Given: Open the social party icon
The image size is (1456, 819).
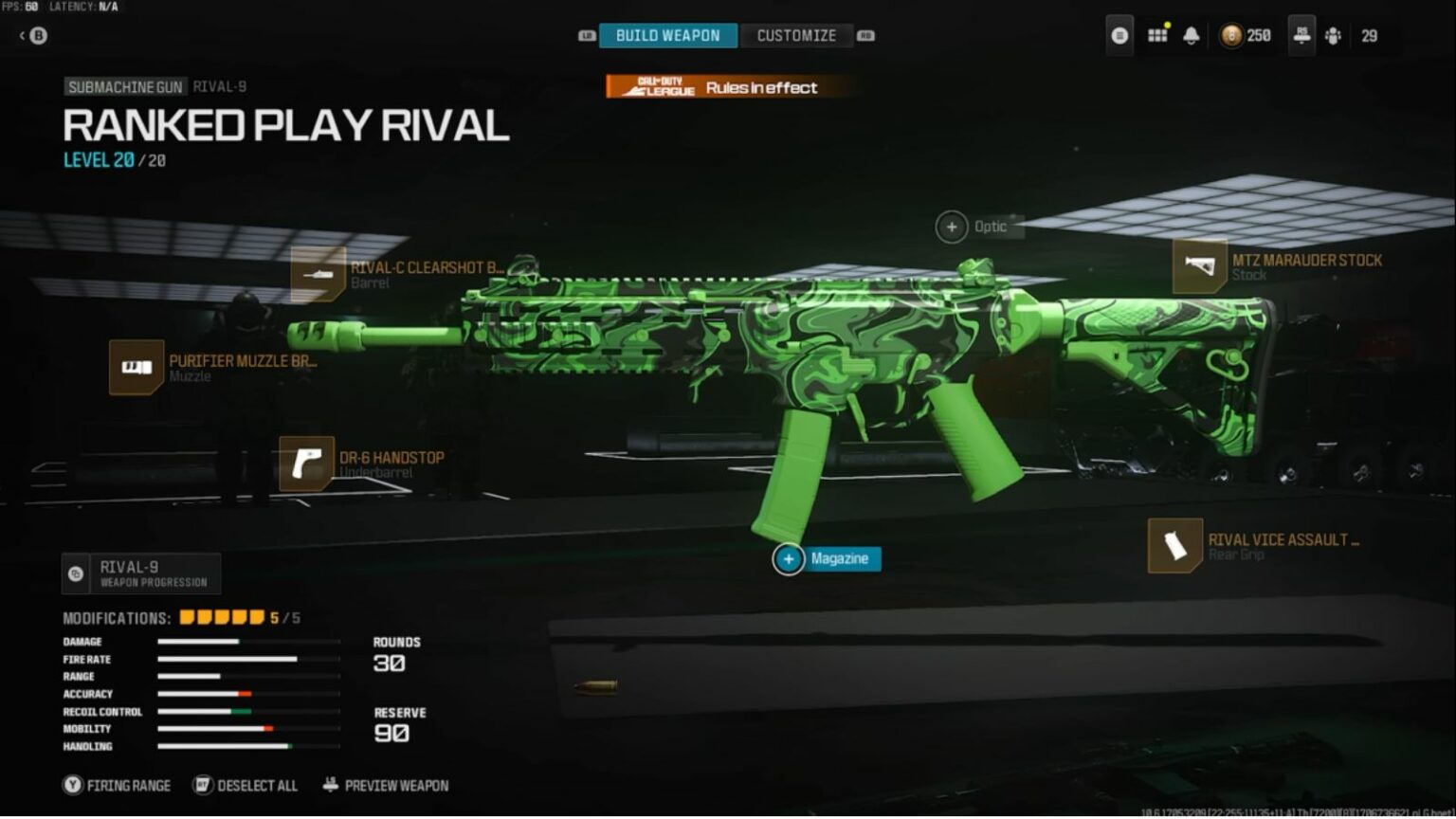Looking at the screenshot, I should point(1334,36).
